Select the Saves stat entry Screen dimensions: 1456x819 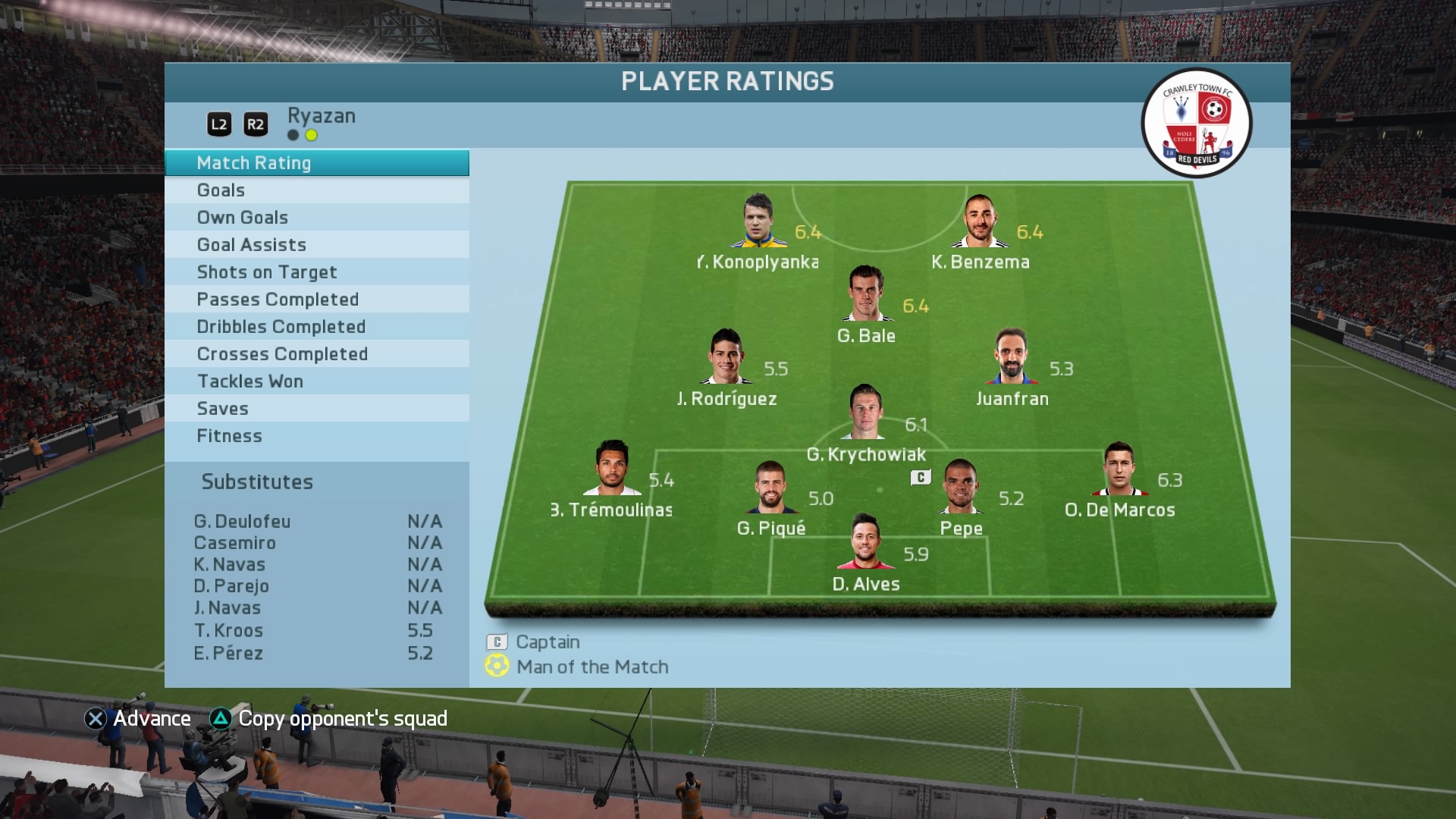tap(316, 409)
